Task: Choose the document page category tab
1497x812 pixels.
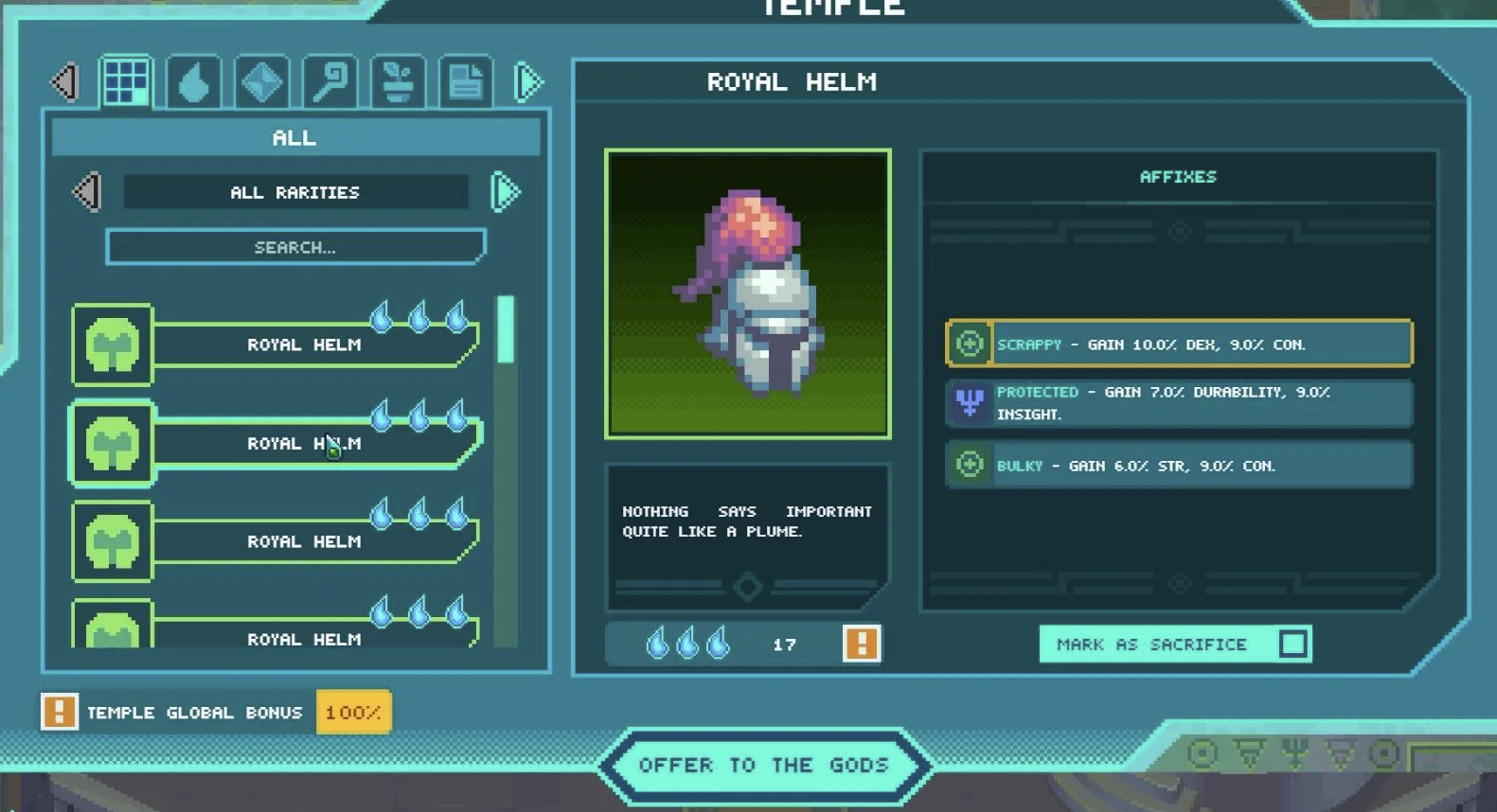Action: coord(466,82)
